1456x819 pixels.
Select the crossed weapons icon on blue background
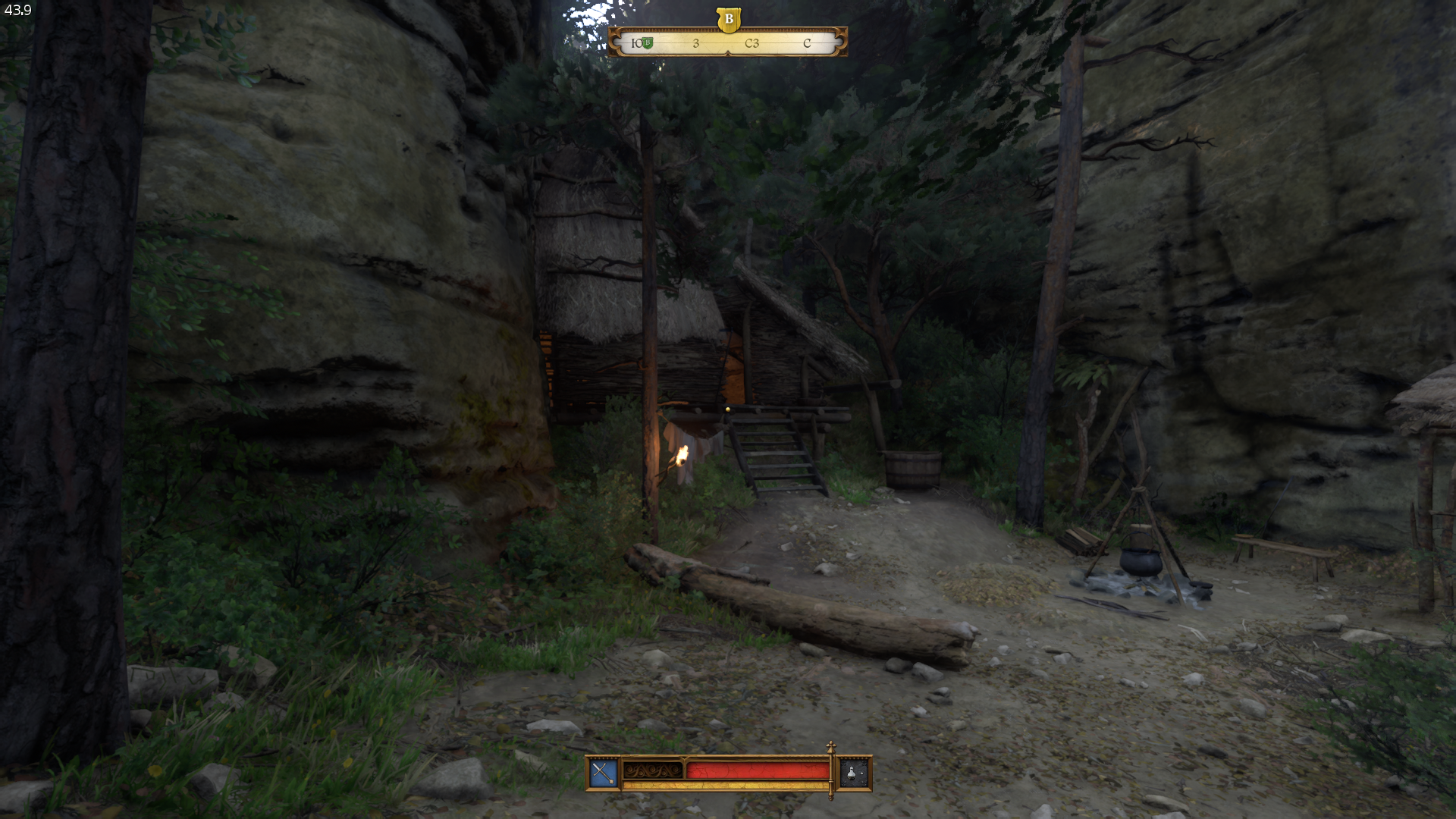[604, 773]
